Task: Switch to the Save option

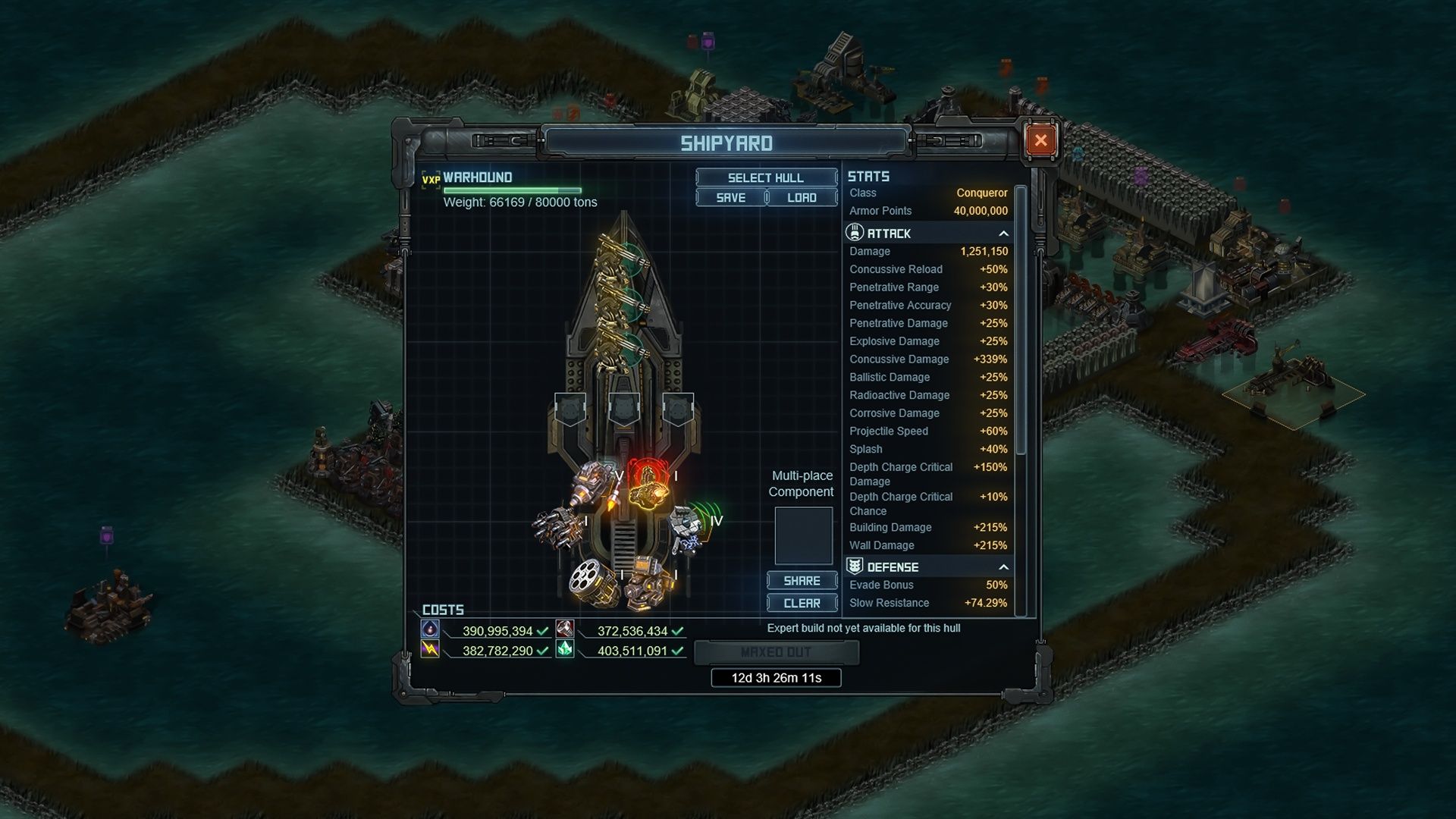Action: (730, 197)
